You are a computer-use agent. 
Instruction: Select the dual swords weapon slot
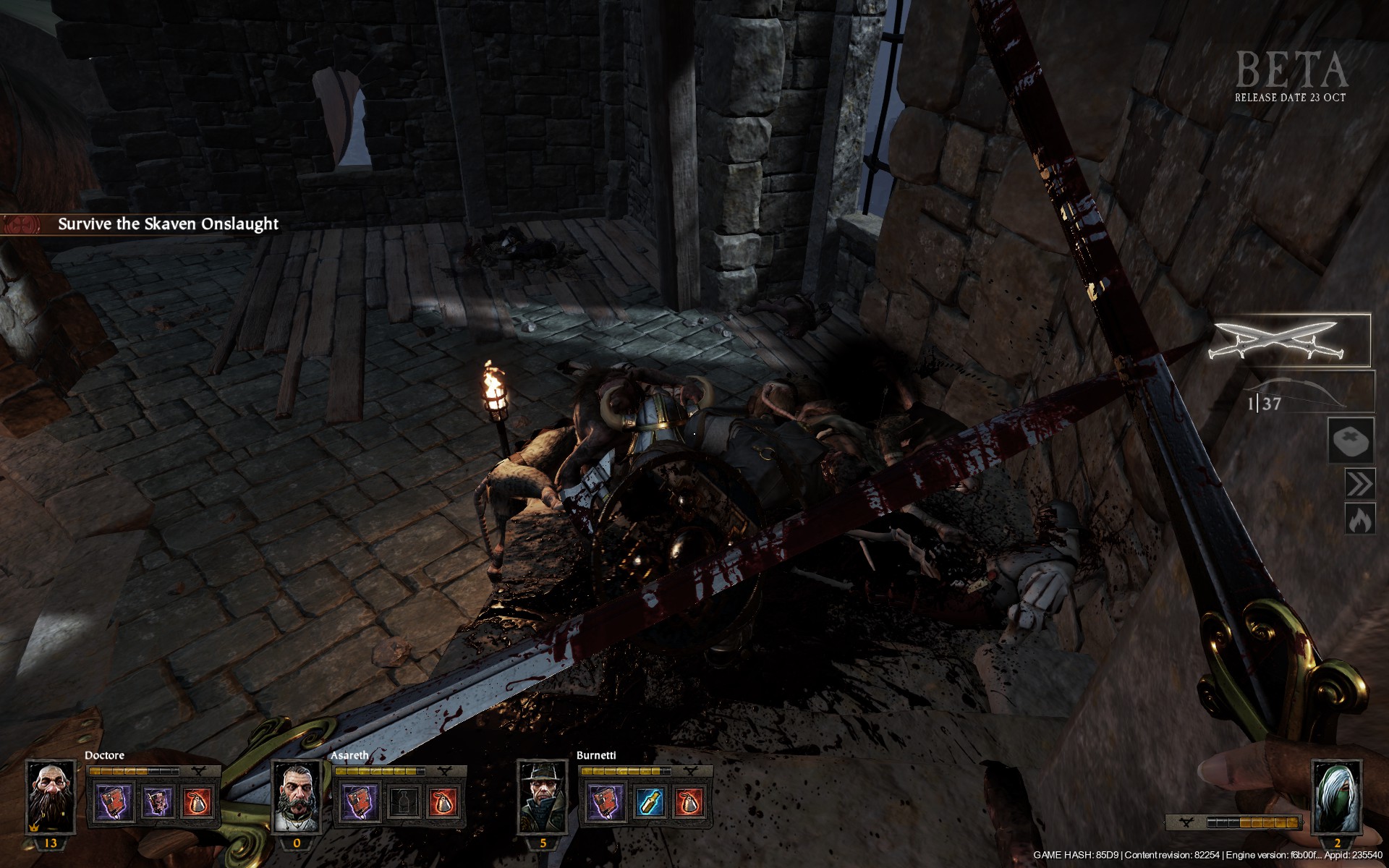pos(1289,340)
